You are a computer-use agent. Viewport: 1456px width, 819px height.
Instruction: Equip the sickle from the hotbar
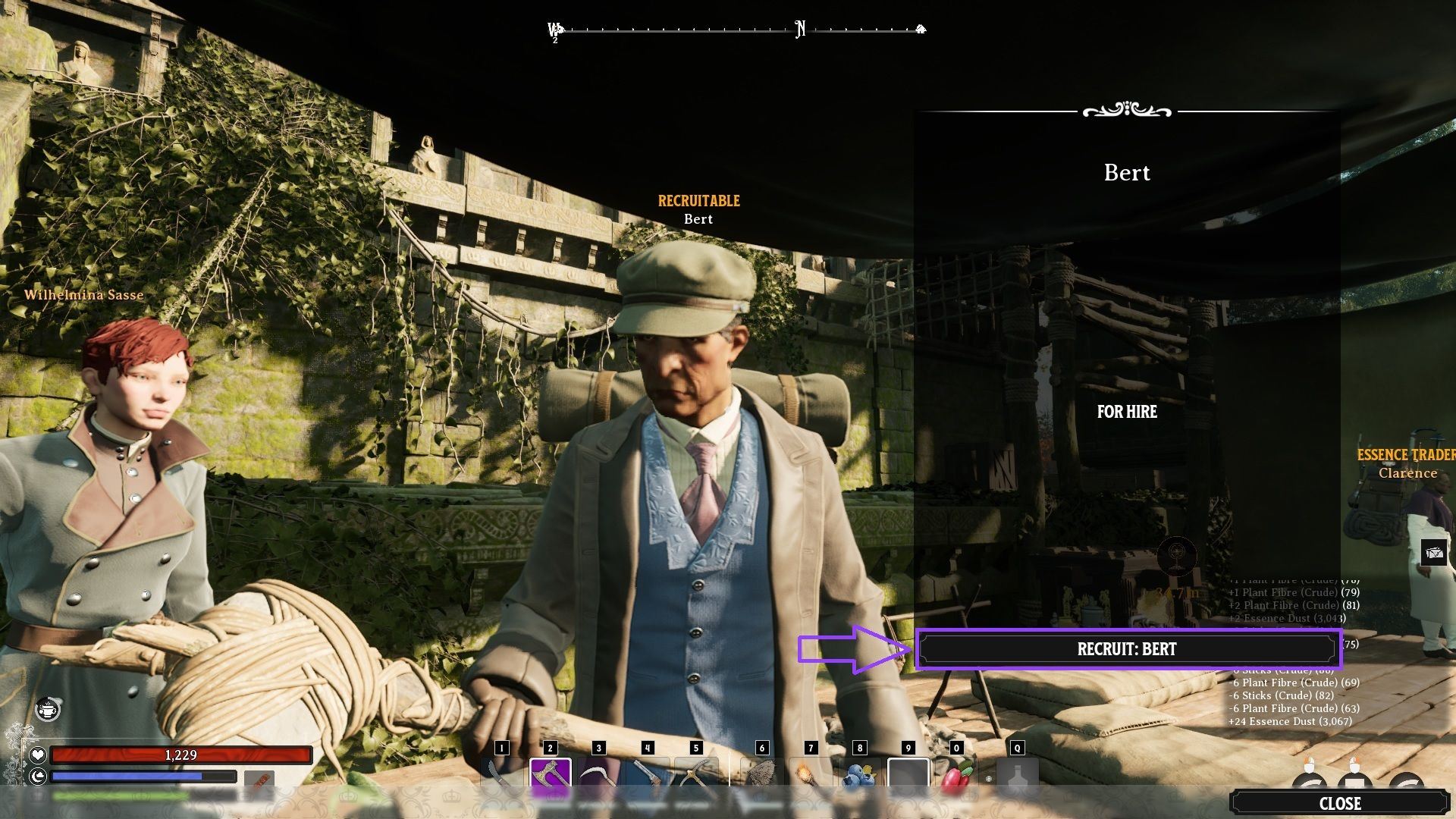click(x=598, y=775)
